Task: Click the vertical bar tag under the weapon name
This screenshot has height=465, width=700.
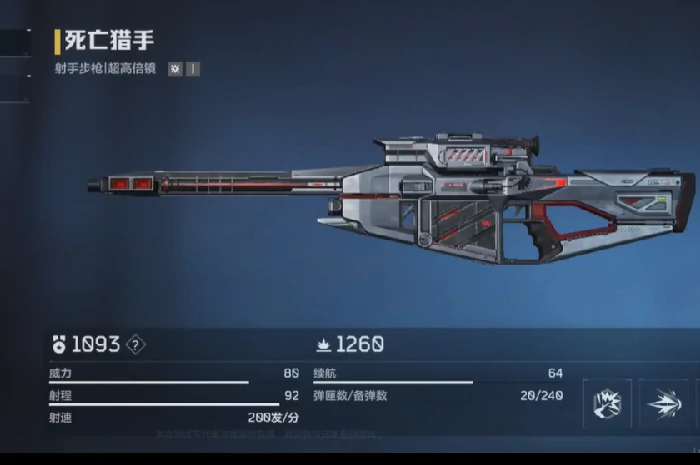Action: (x=192, y=70)
